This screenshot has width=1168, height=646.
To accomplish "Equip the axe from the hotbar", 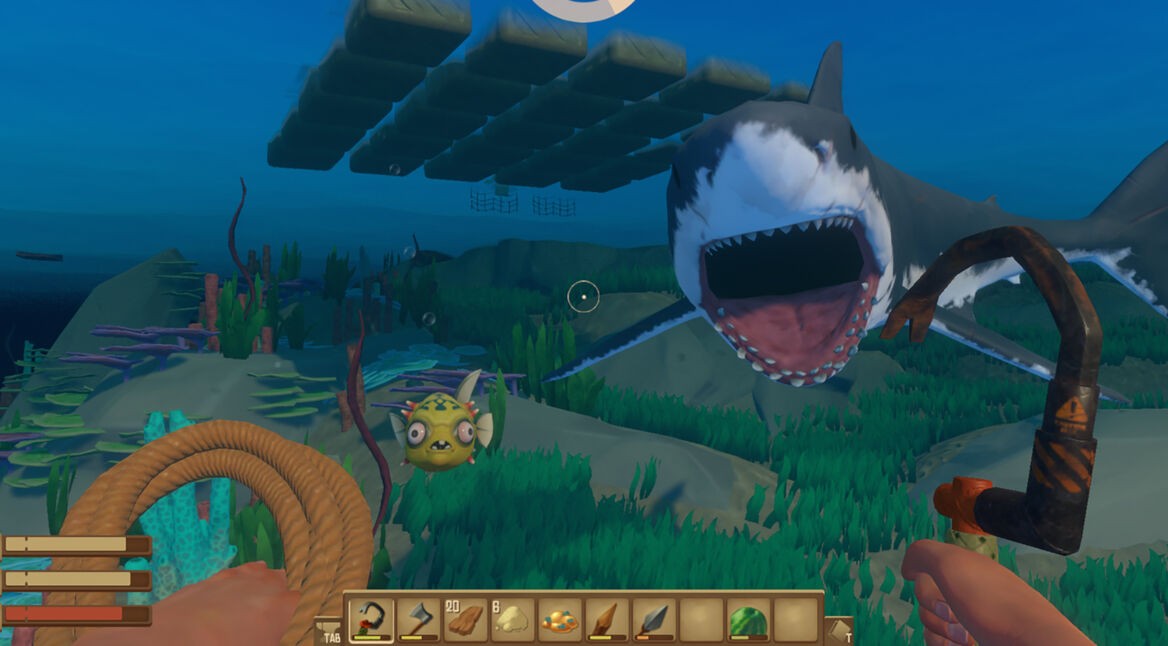I will click(x=418, y=620).
